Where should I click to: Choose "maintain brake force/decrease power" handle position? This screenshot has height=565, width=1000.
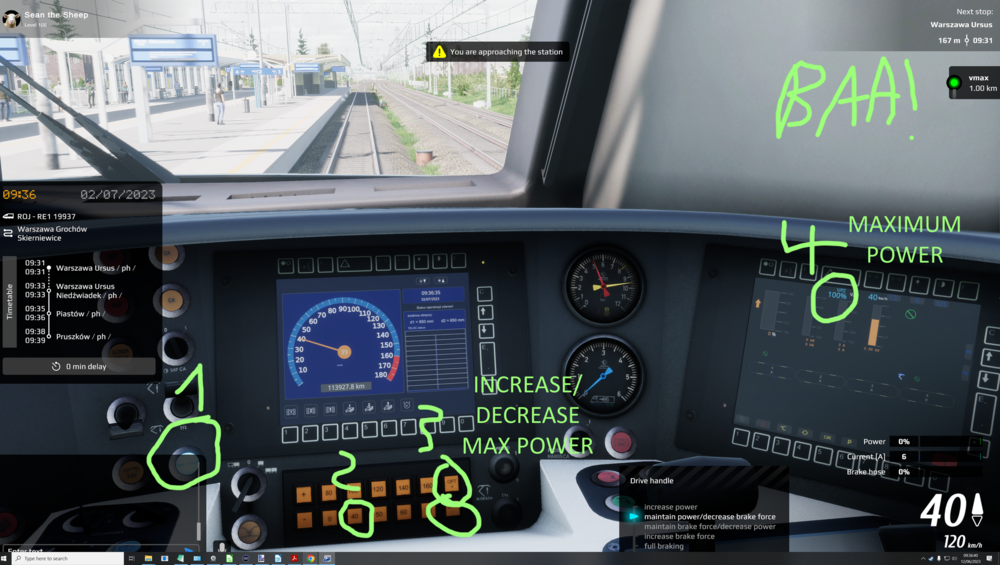(x=709, y=526)
